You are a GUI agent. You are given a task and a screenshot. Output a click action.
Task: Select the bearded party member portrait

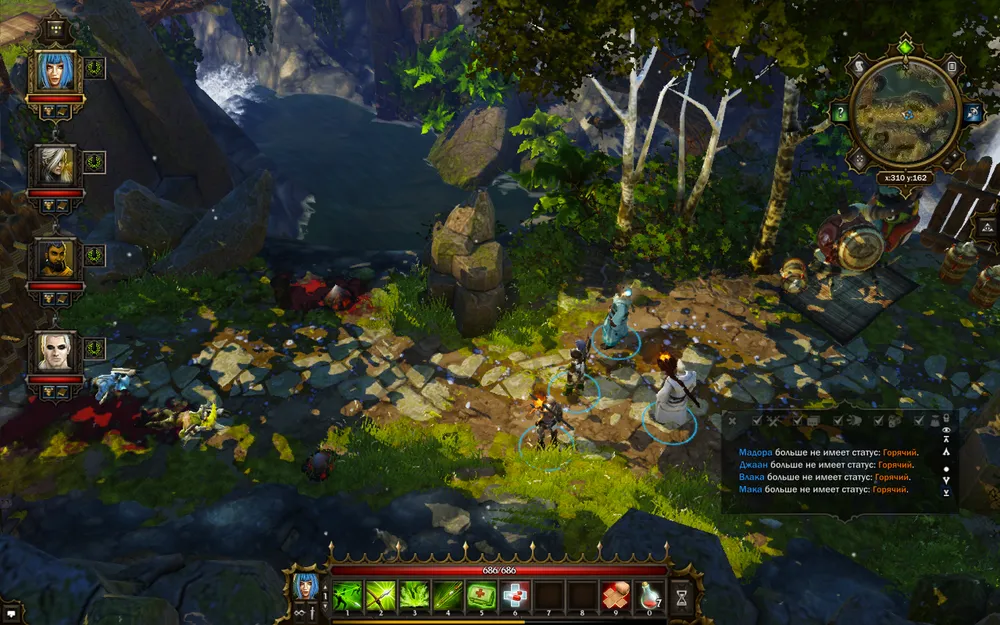click(x=56, y=258)
